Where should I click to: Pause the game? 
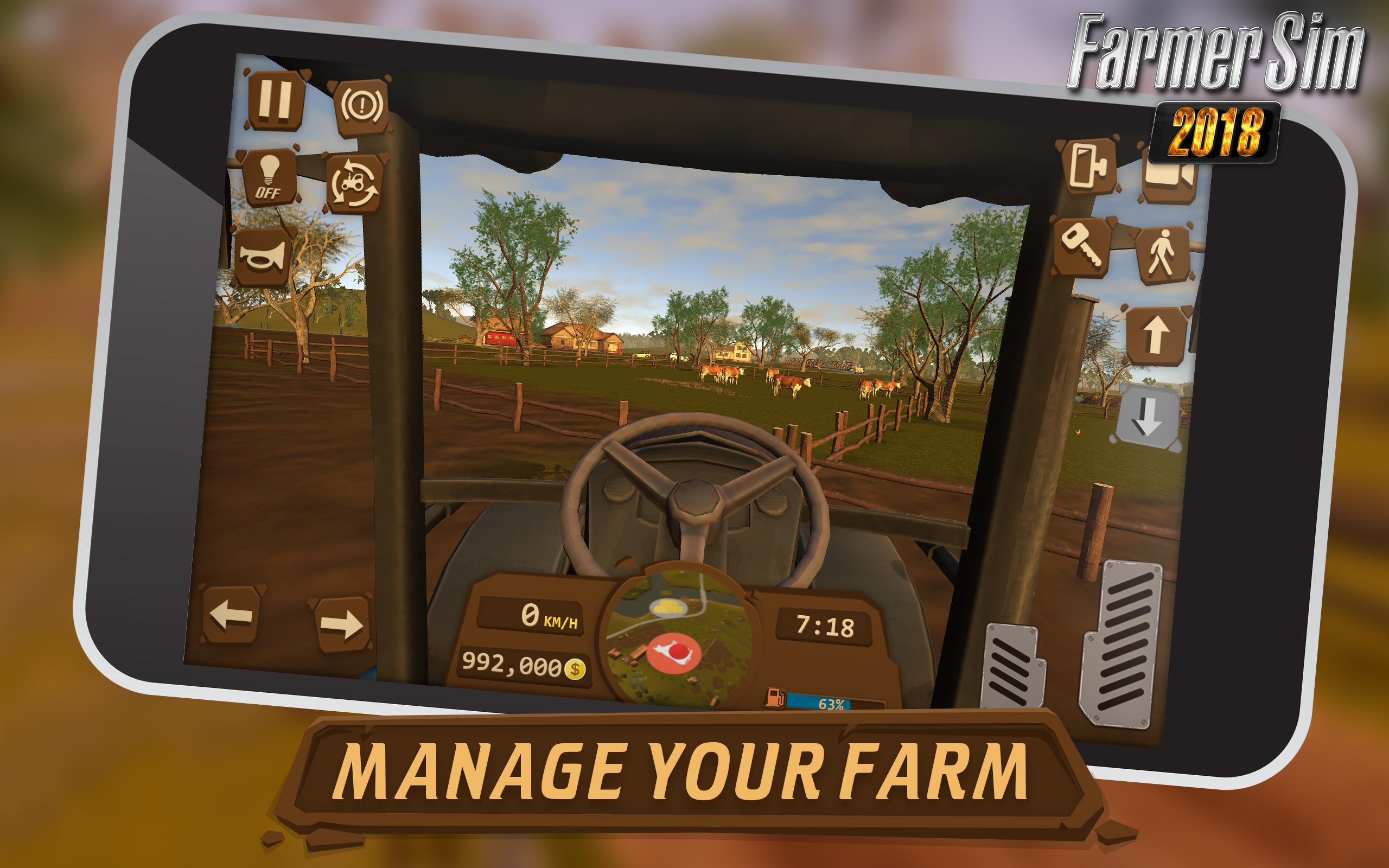tap(277, 102)
